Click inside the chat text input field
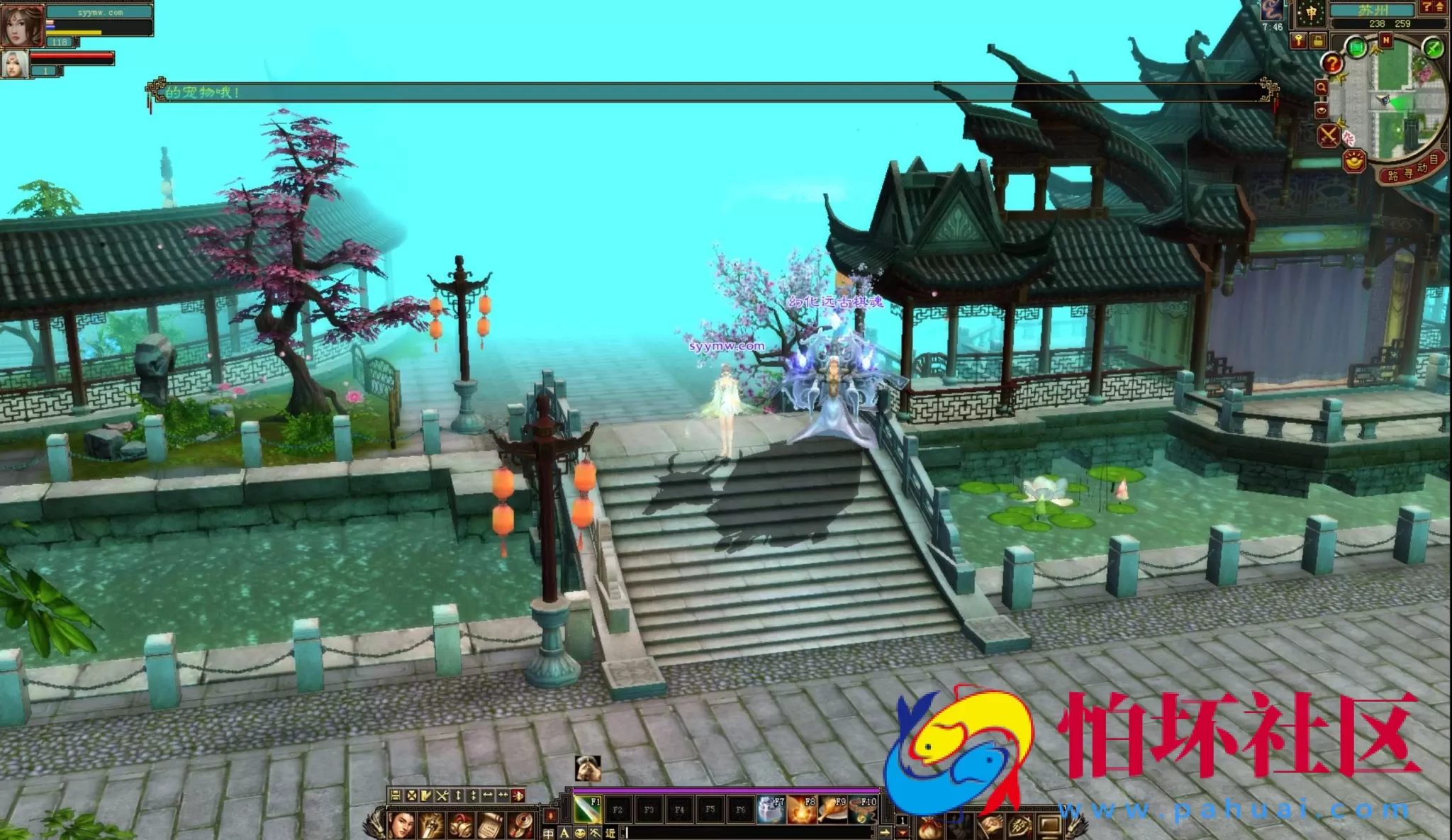The image size is (1452, 840). pyautogui.click(x=744, y=832)
